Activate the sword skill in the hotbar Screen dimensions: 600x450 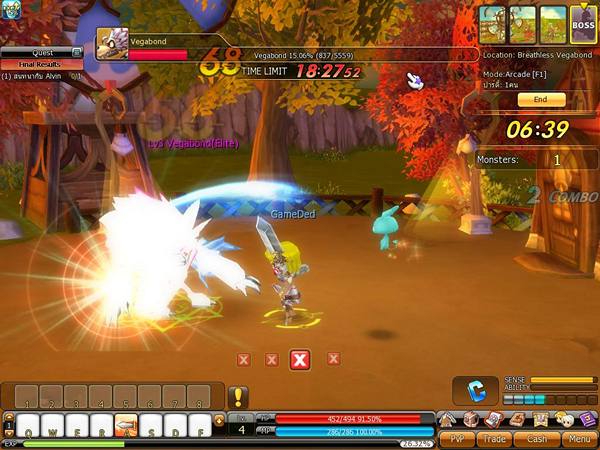[x=126, y=424]
